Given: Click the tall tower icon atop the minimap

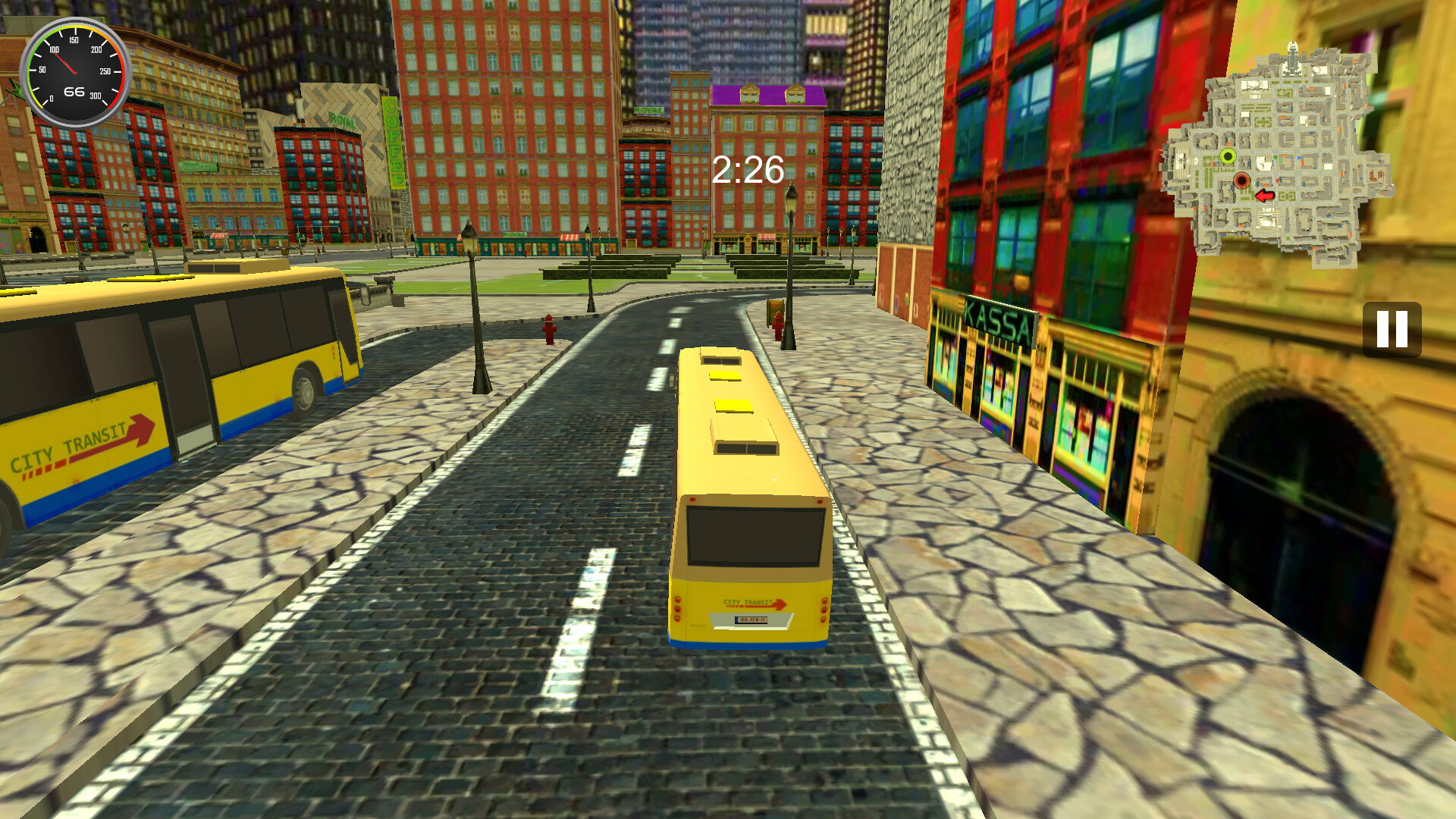Looking at the screenshot, I should pyautogui.click(x=1291, y=57).
